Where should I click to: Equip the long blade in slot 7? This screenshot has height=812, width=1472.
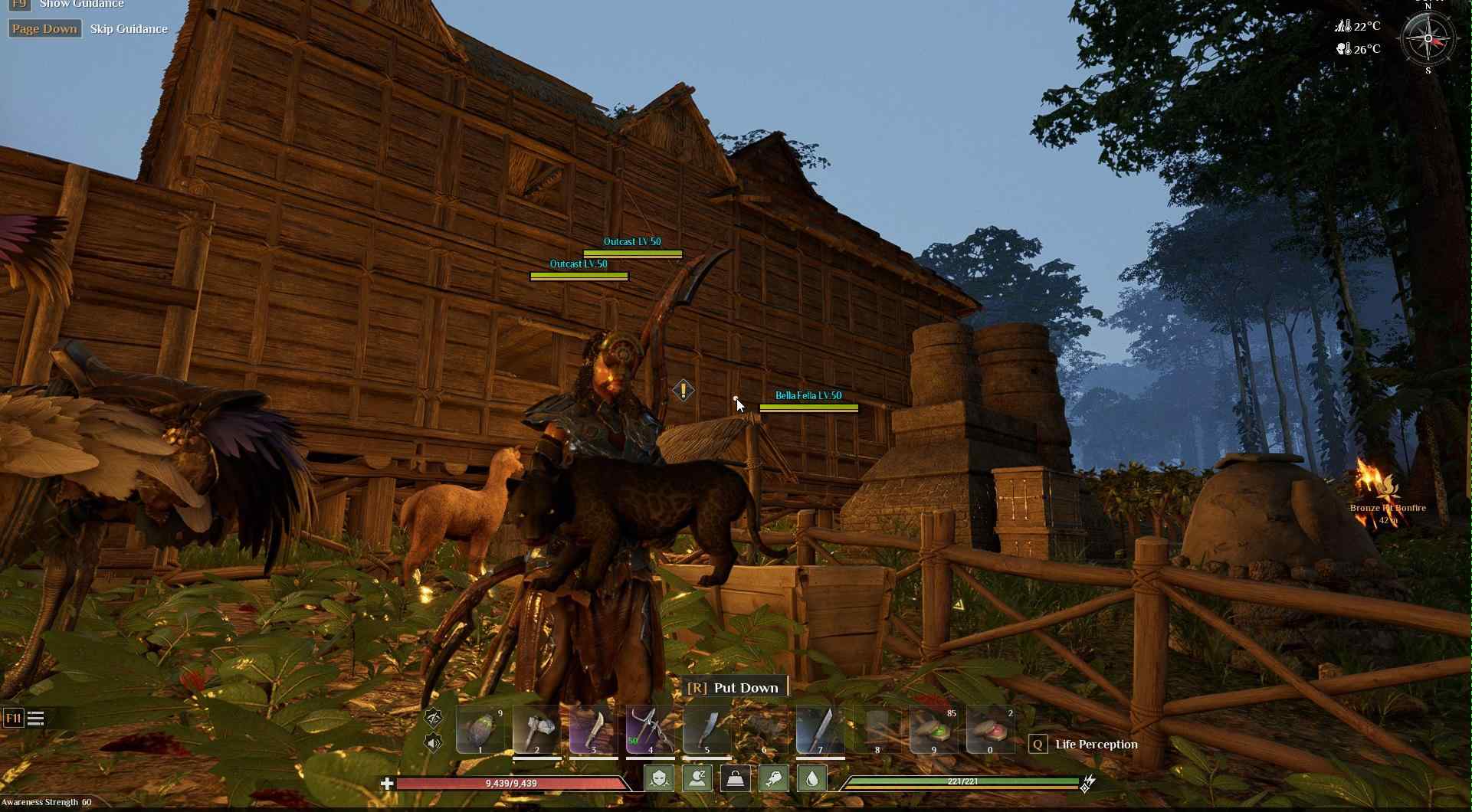[x=820, y=730]
